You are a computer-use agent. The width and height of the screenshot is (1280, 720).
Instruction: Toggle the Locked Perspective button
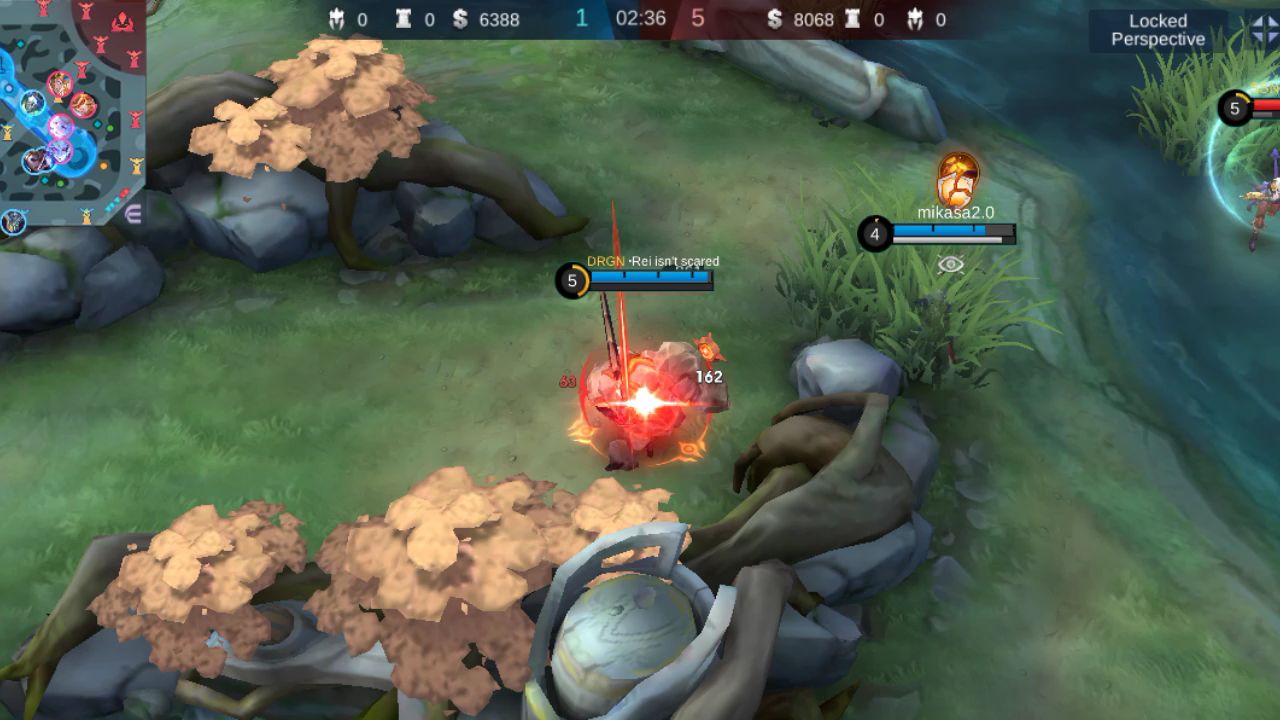tap(1158, 30)
